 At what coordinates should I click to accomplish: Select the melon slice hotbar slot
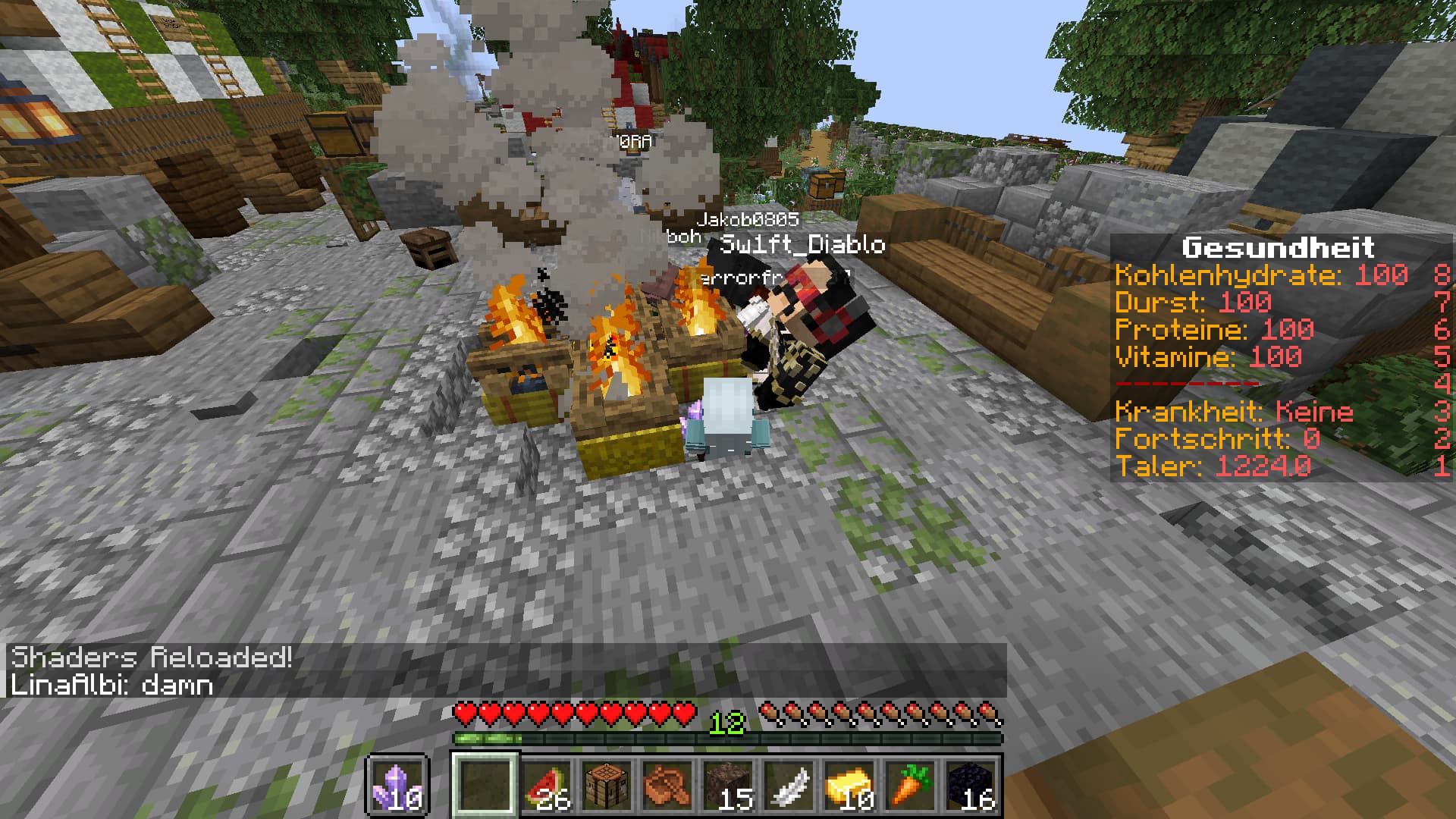(x=546, y=786)
